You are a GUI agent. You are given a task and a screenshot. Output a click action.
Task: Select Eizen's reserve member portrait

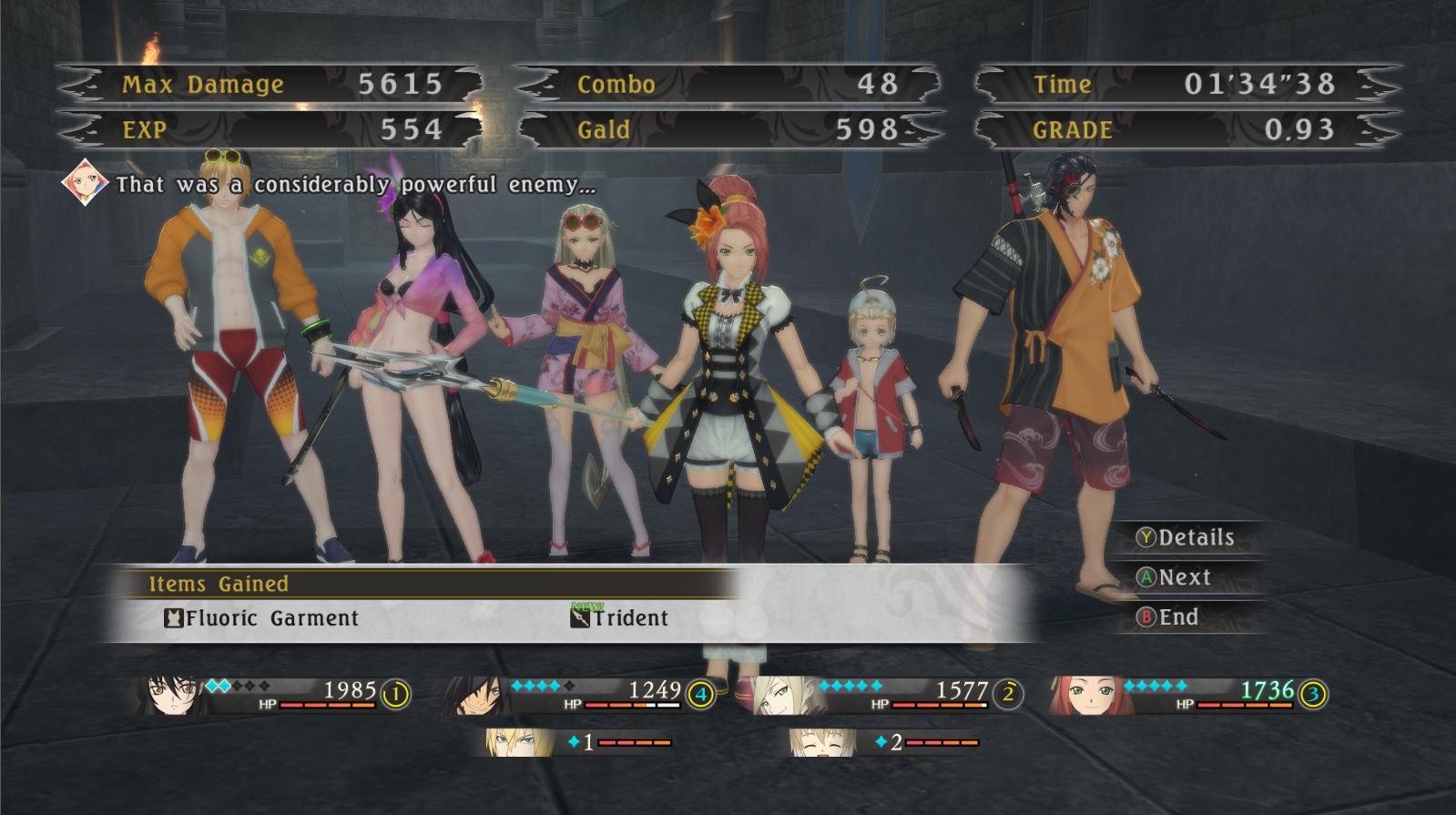coord(510,743)
